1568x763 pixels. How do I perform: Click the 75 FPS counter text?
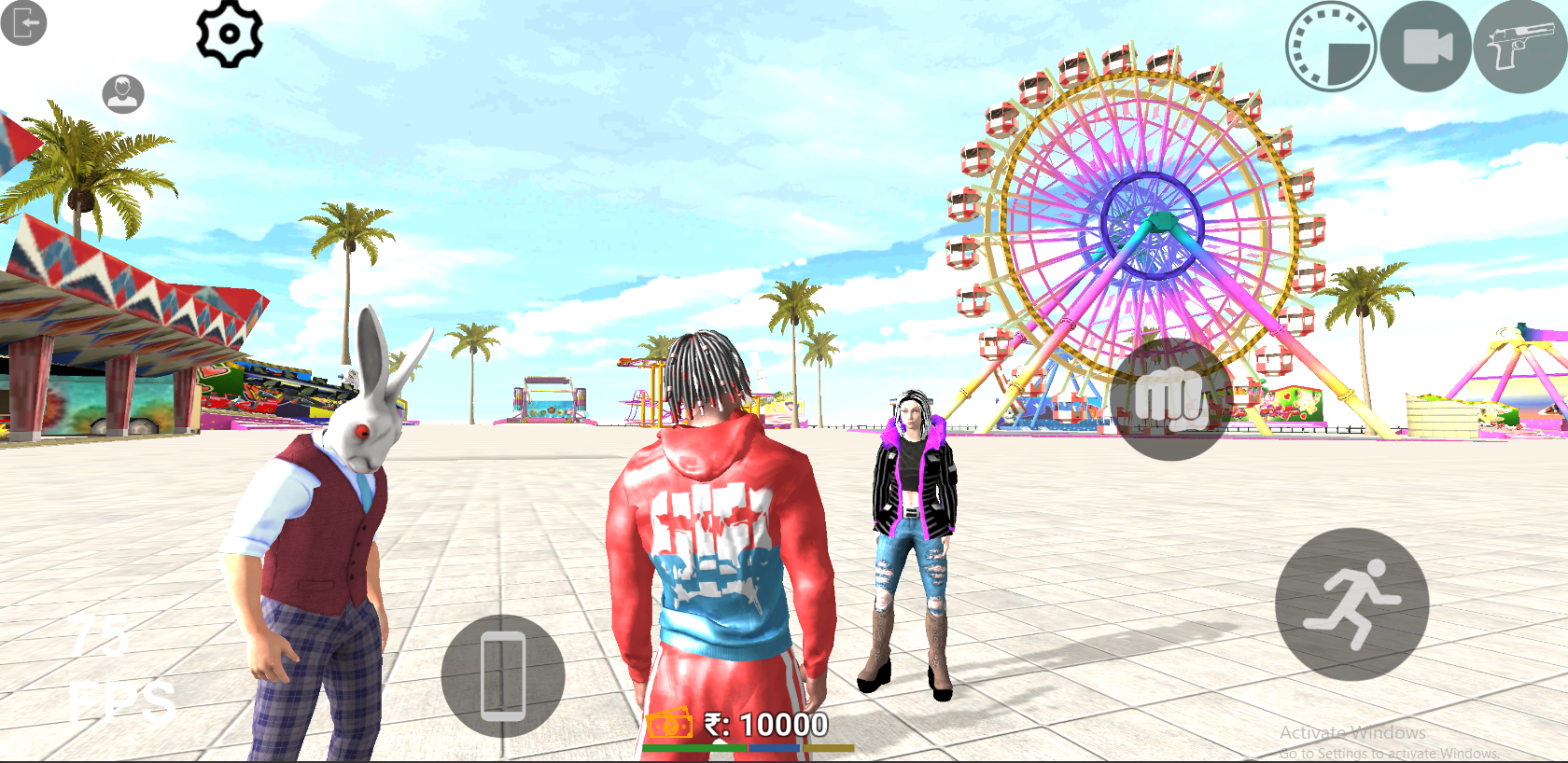pos(107,668)
